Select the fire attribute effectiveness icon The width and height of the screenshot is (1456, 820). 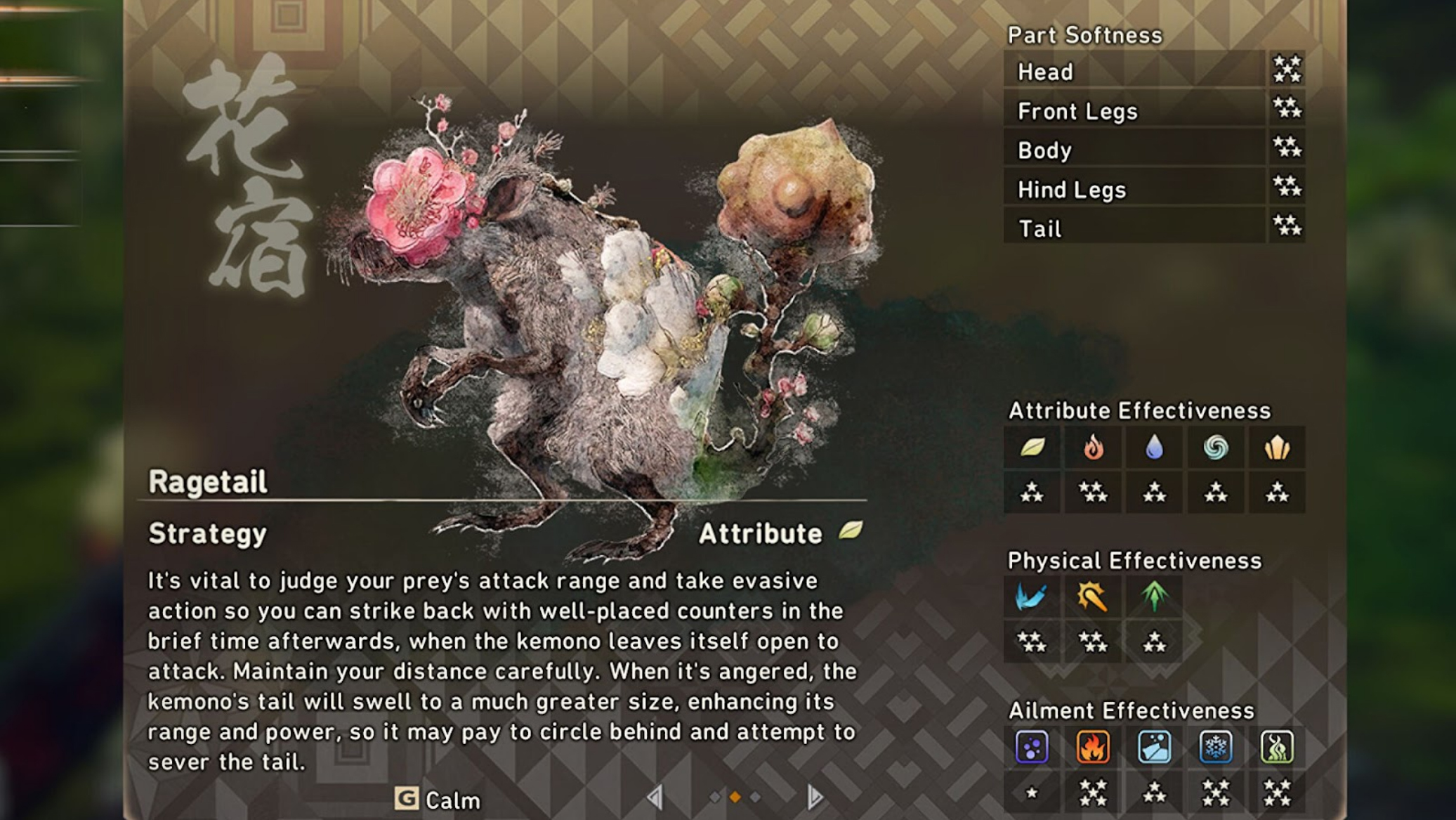(1094, 448)
